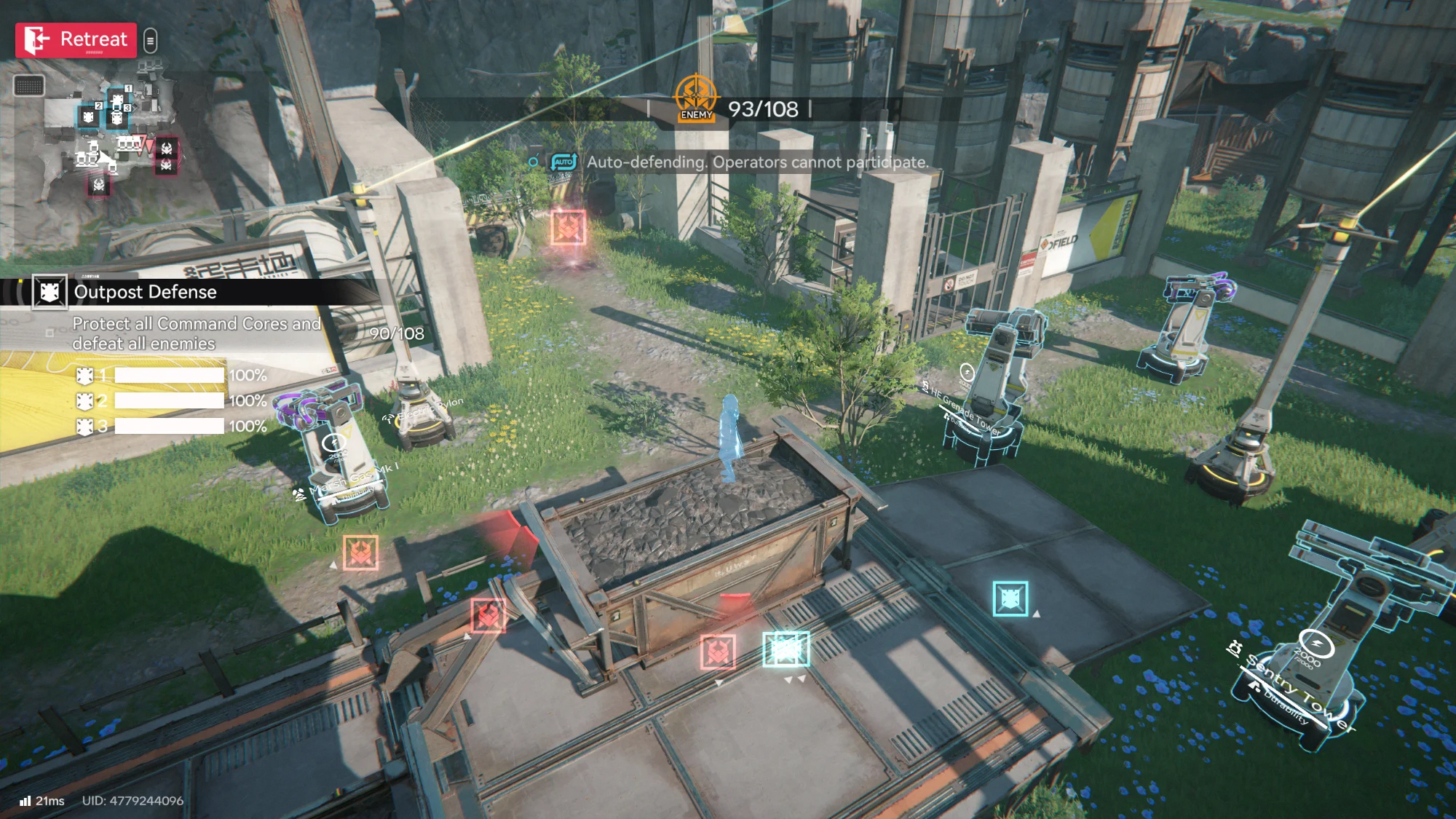This screenshot has height=819, width=1456.
Task: Toggle the Auto-defending mode icon
Action: (563, 162)
